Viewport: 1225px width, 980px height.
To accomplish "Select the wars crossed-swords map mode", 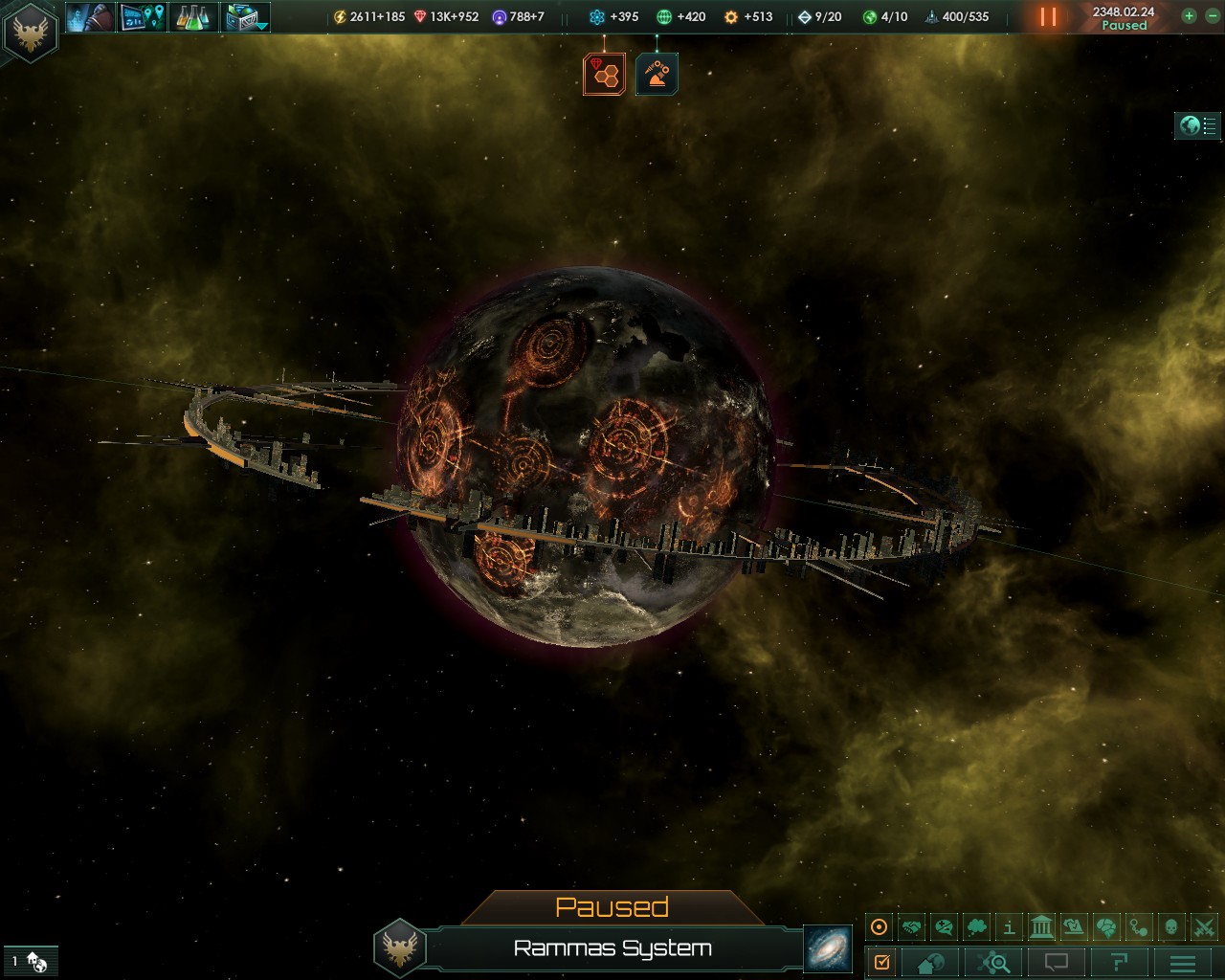I will coord(1202,925).
